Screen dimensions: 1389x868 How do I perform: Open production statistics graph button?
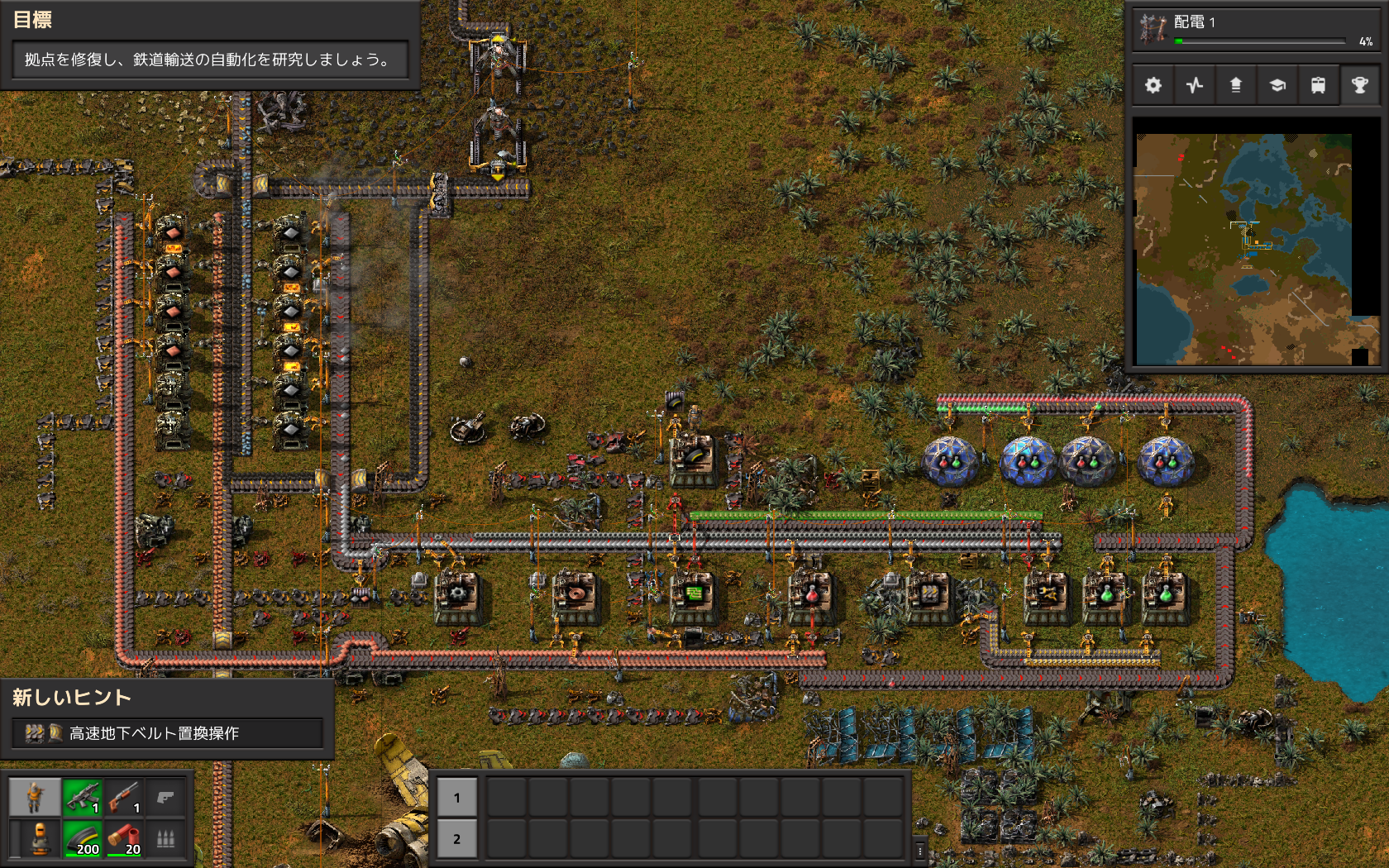click(1195, 85)
